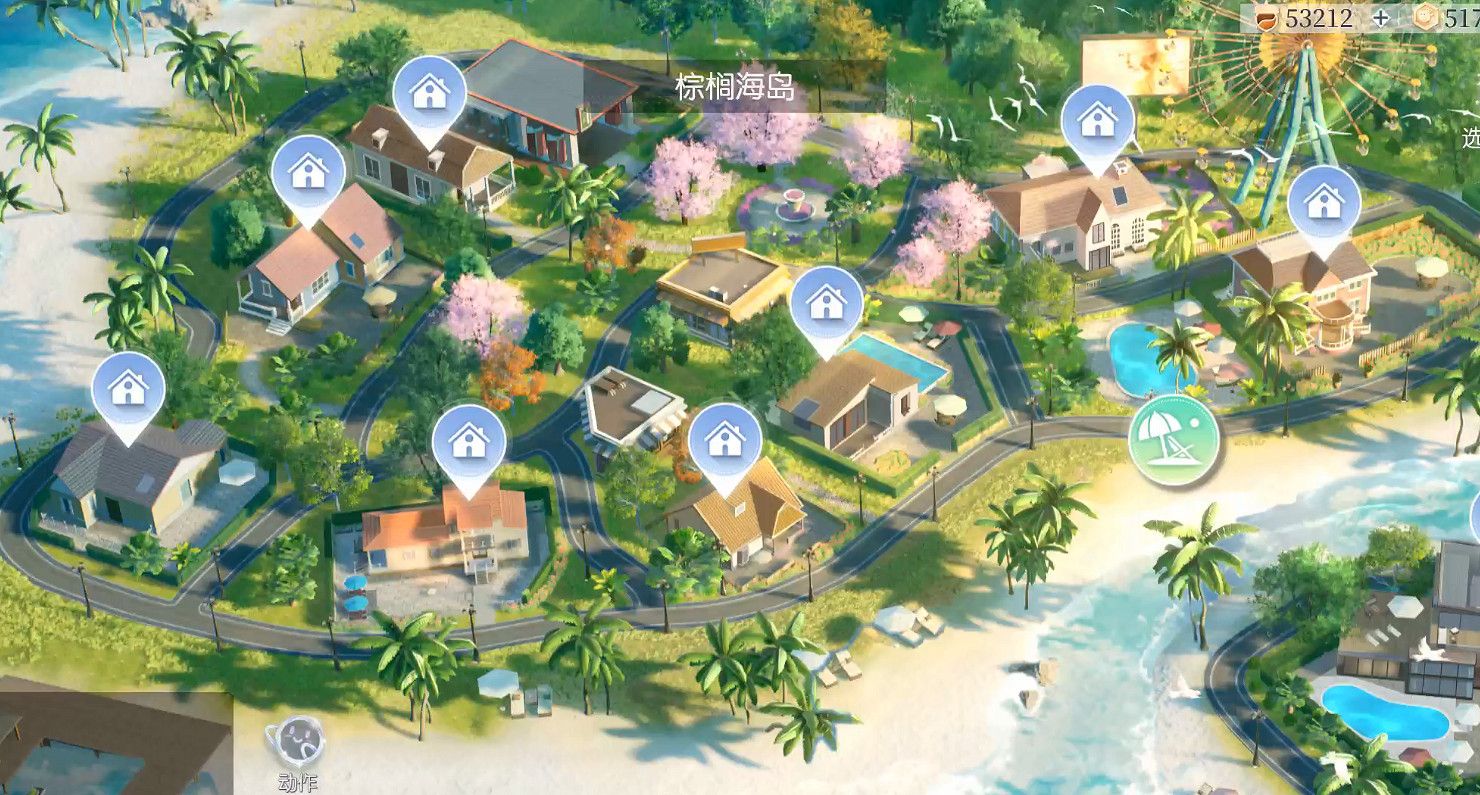Tap the house pin on the teal cottage
This screenshot has width=1480, height=795.
pos(309,172)
